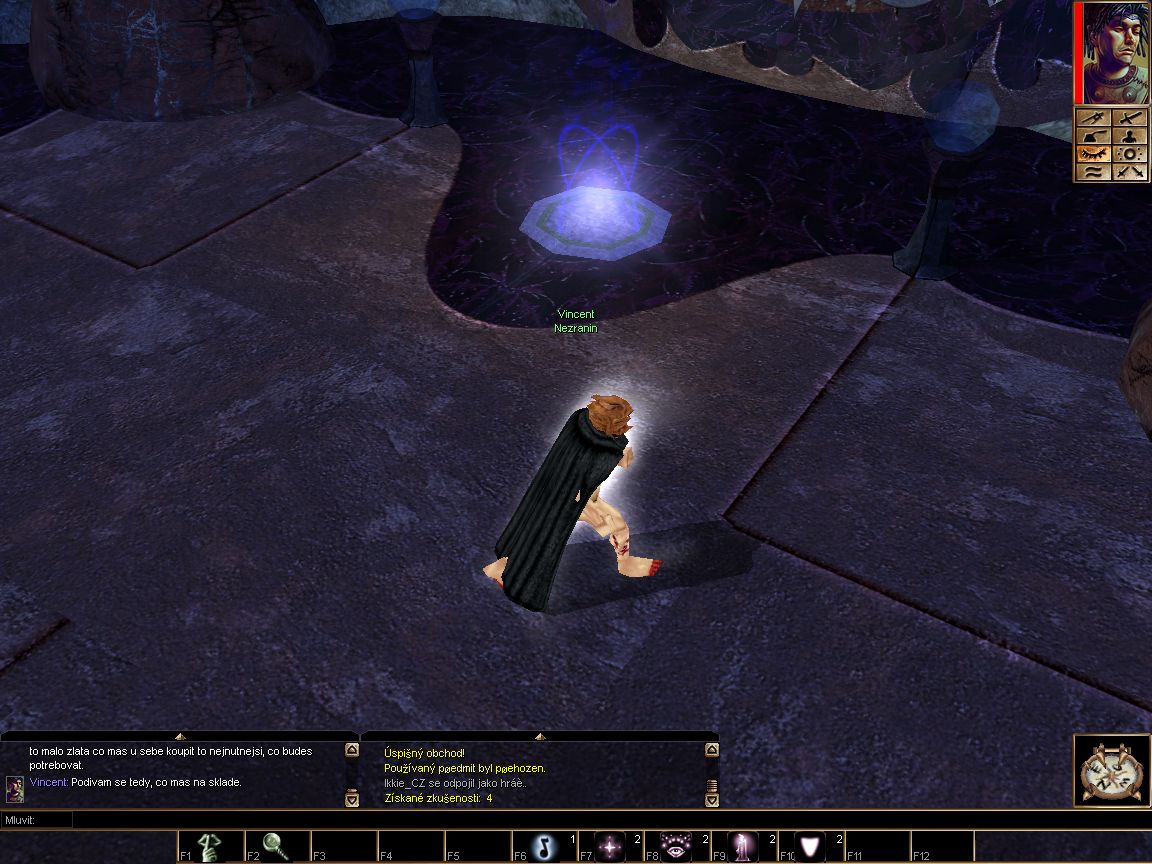Viewport: 1152px width, 864px height.
Task: Expand the chat window with its top arrow
Action: [x=180, y=736]
